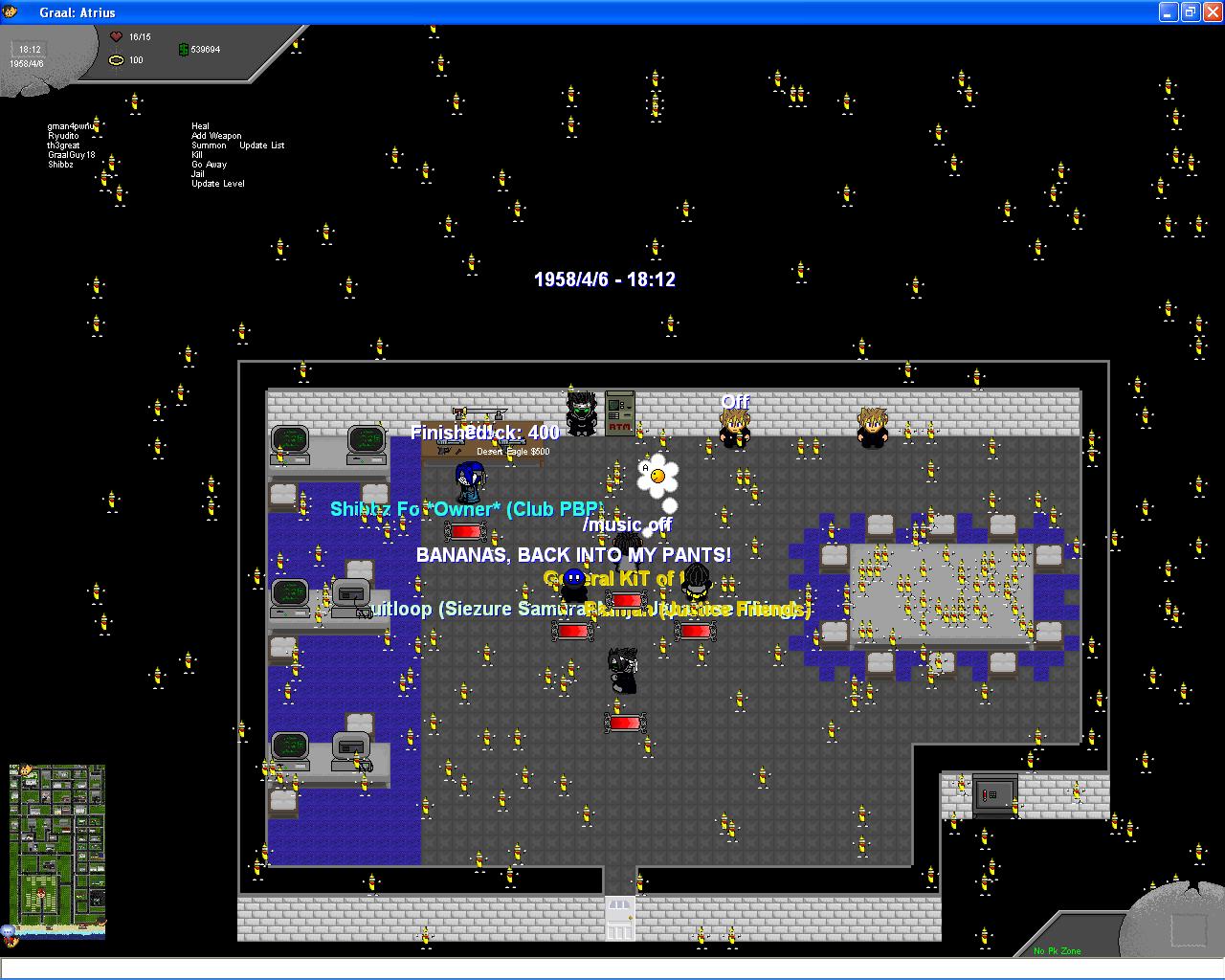Open the town minimap
This screenshot has height=980, width=1225.
[57, 848]
